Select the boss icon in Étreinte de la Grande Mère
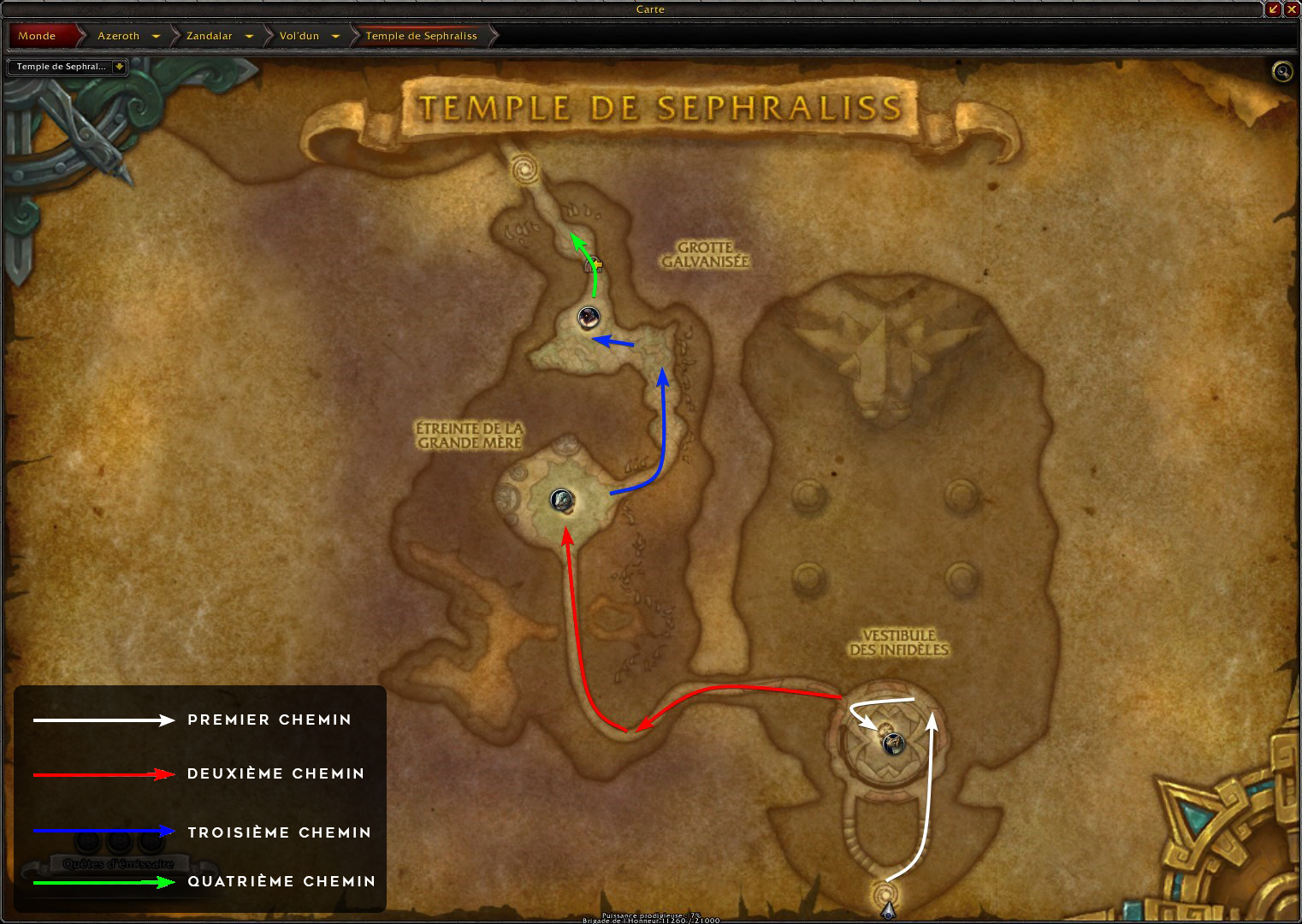The height and width of the screenshot is (924, 1302). (x=562, y=500)
